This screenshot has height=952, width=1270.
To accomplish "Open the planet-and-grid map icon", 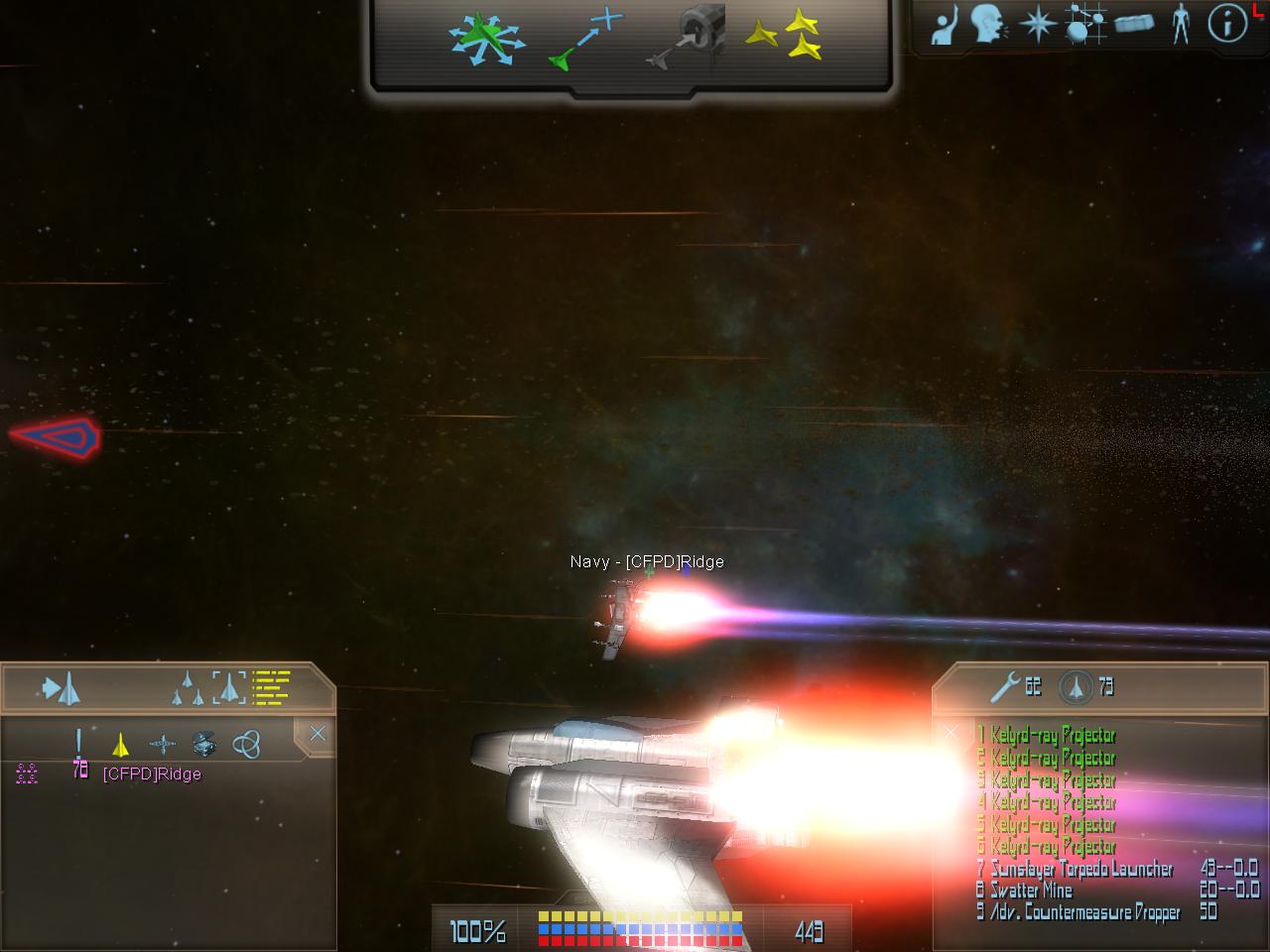I will point(1085,25).
